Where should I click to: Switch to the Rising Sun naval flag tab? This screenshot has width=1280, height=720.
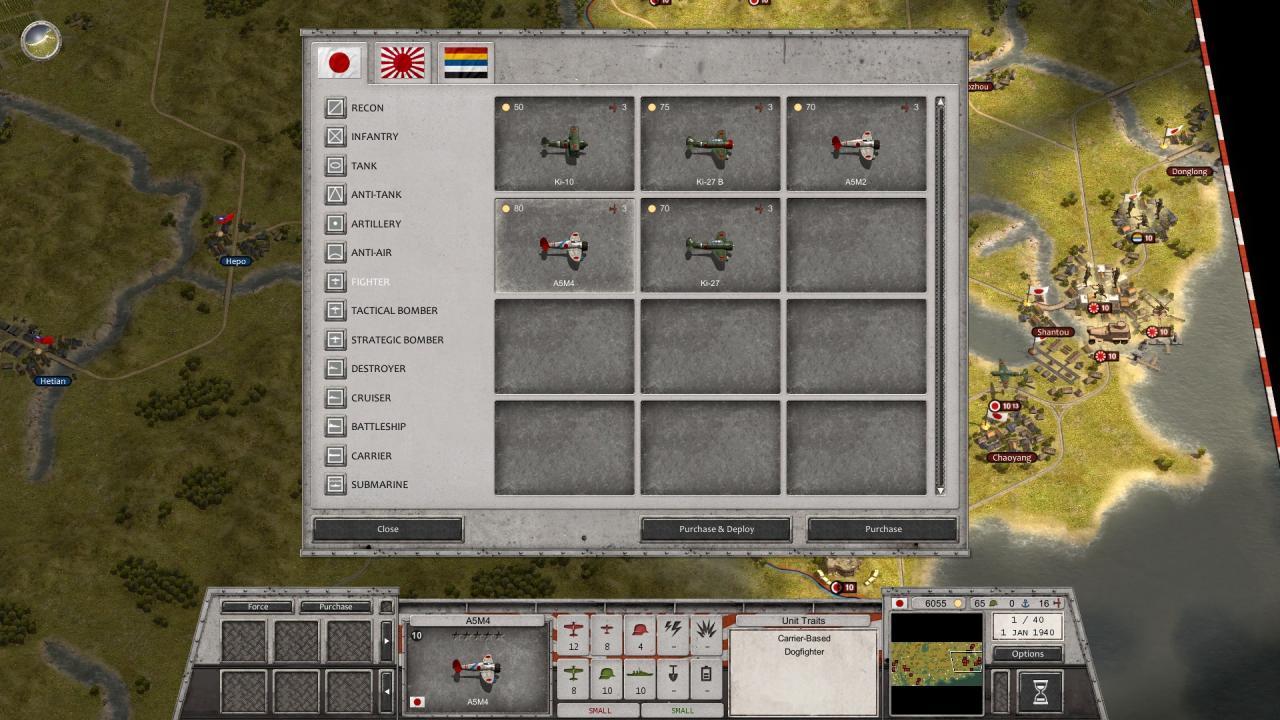402,62
